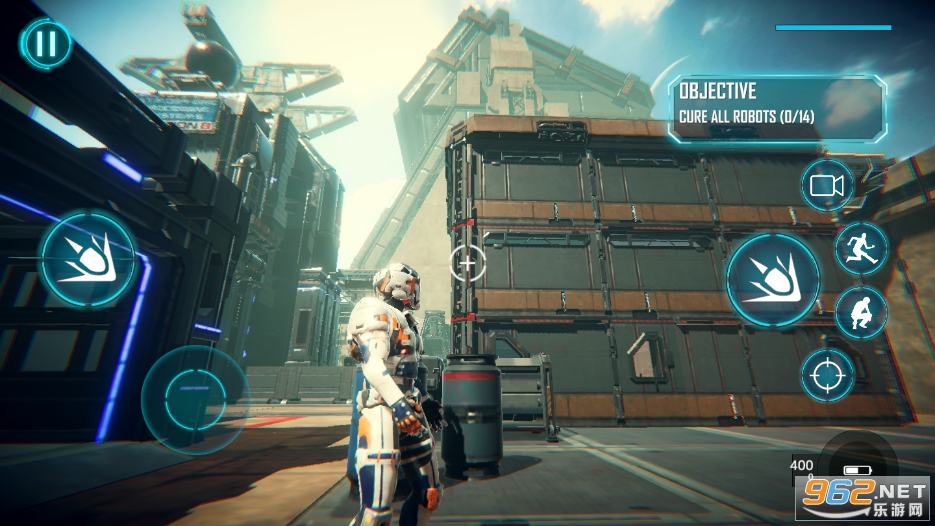The image size is (935, 526).
Task: Pause the game with the pause button
Action: coord(46,44)
